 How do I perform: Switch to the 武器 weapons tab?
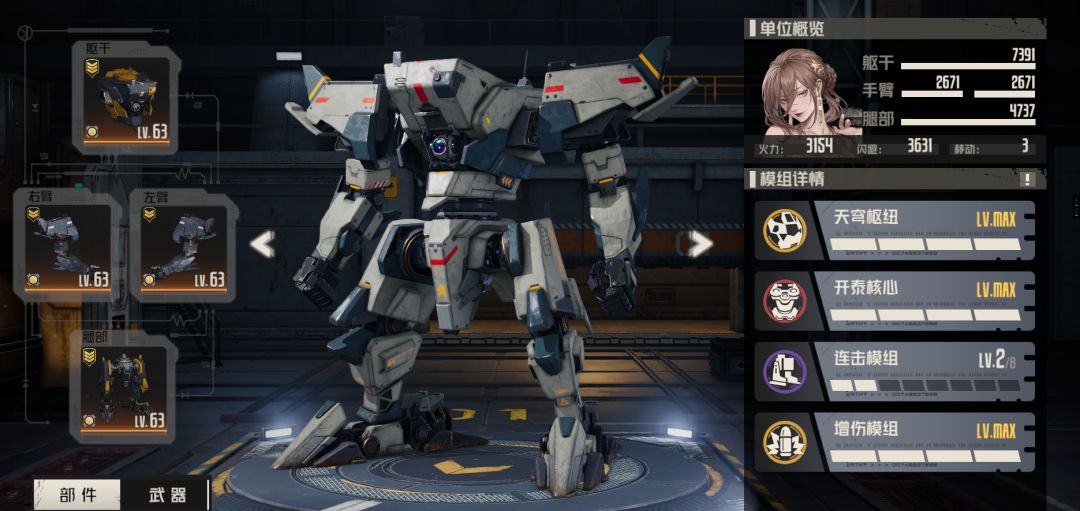167,494
